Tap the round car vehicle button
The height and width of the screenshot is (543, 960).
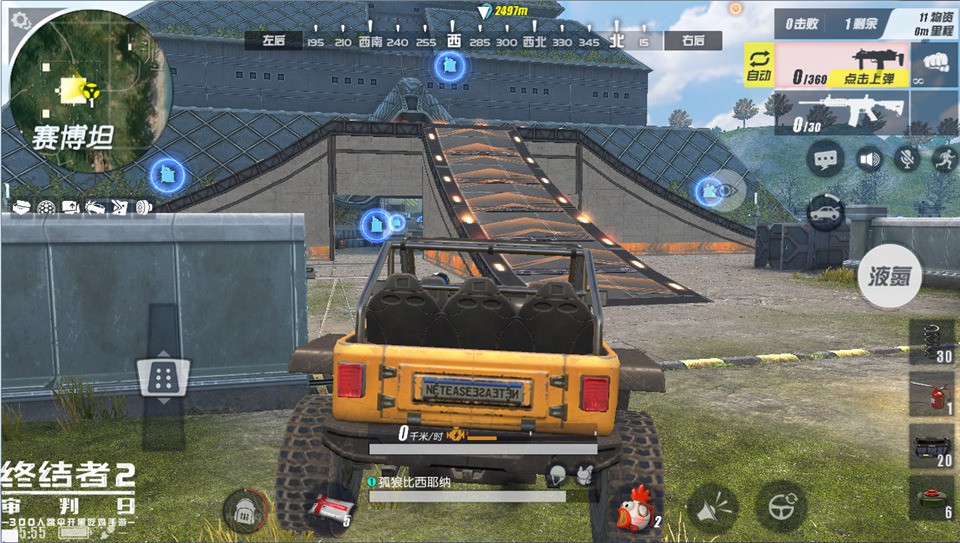[826, 212]
